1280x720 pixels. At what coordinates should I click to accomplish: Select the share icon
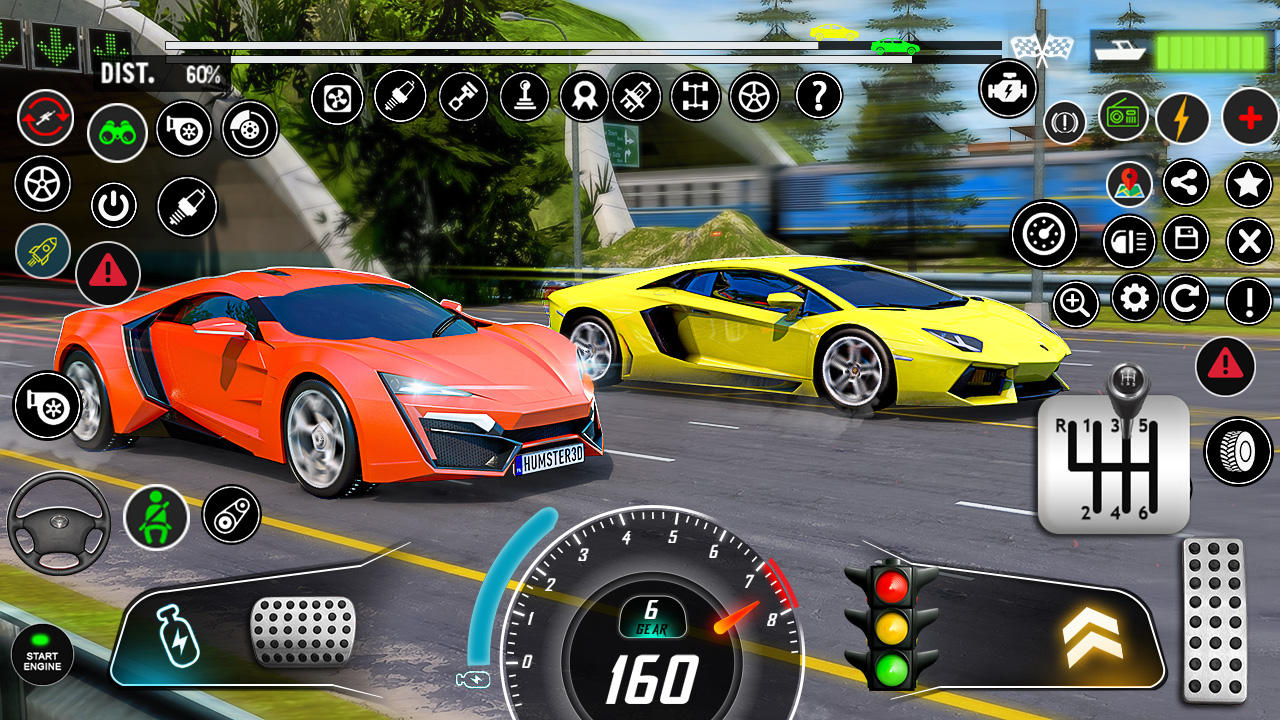(1186, 183)
